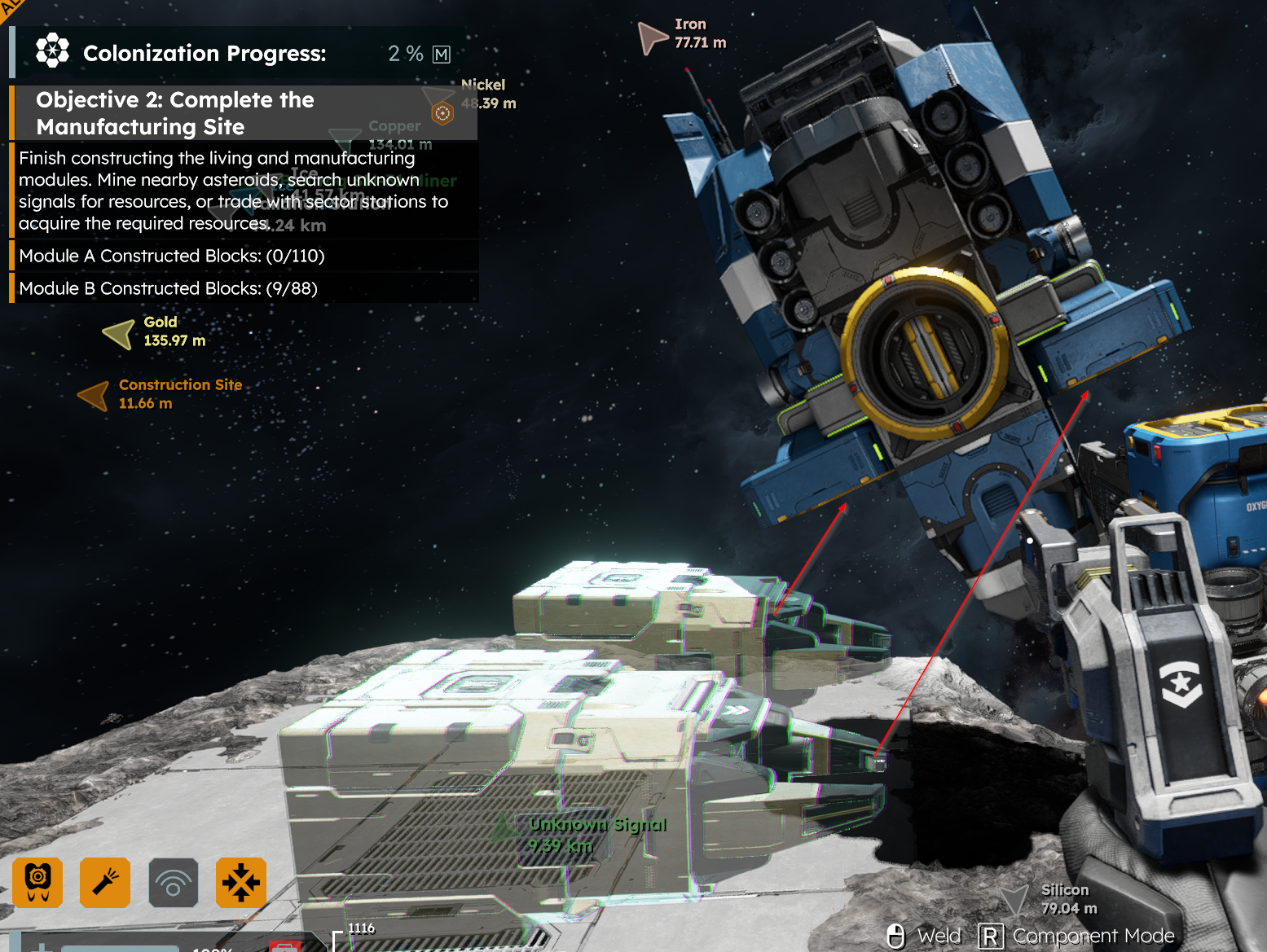Select the Objective 2 Manufacturing Site tracker
The image size is (1267, 952).
tap(174, 113)
